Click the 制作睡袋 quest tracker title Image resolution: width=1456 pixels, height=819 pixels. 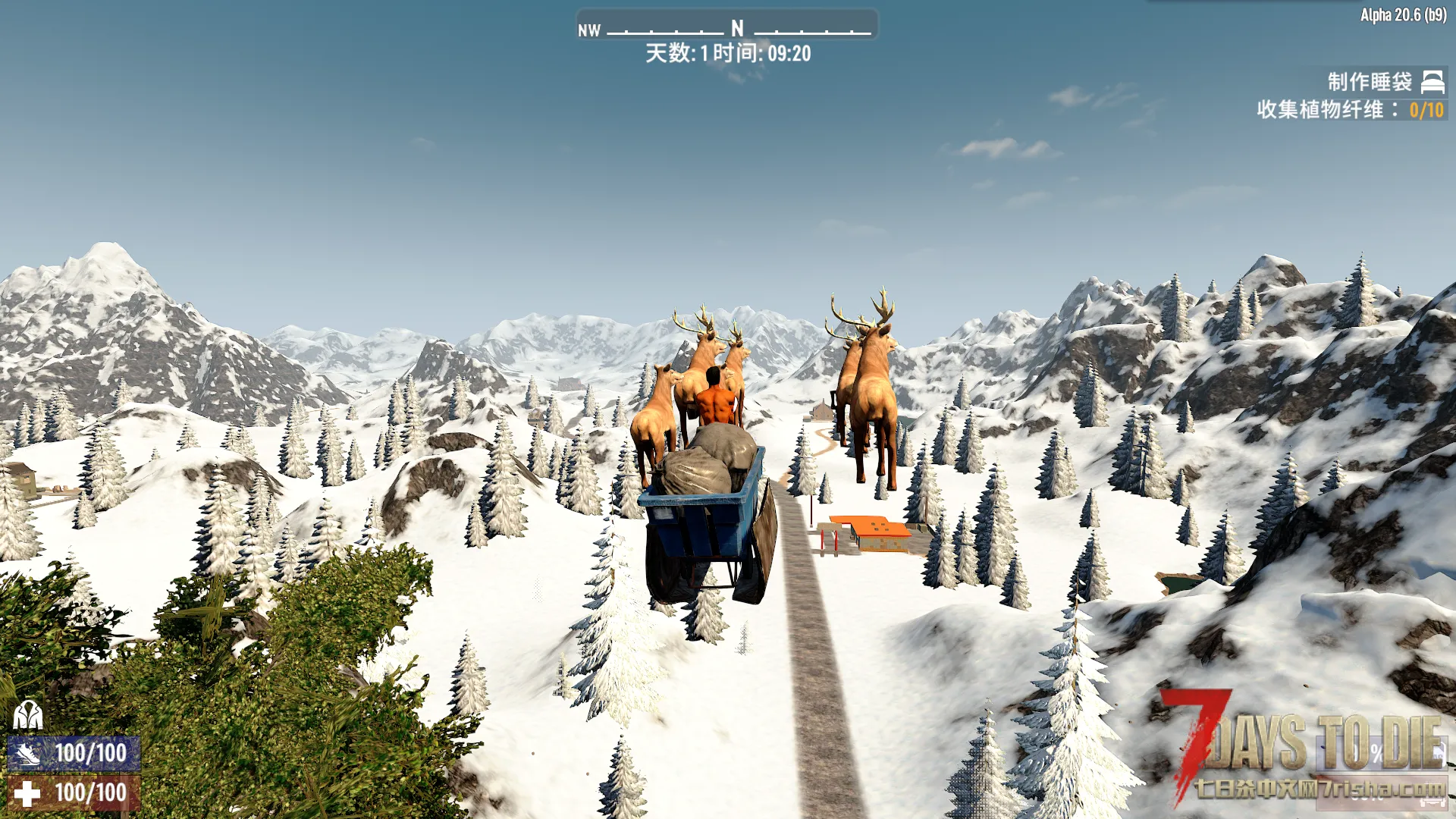[x=1369, y=82]
